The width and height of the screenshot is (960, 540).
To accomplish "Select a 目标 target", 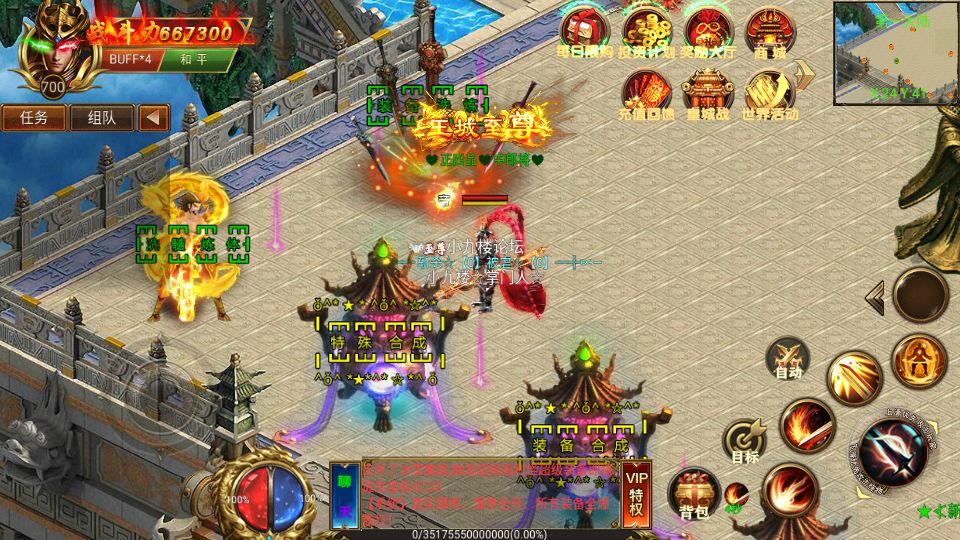I will click(745, 442).
